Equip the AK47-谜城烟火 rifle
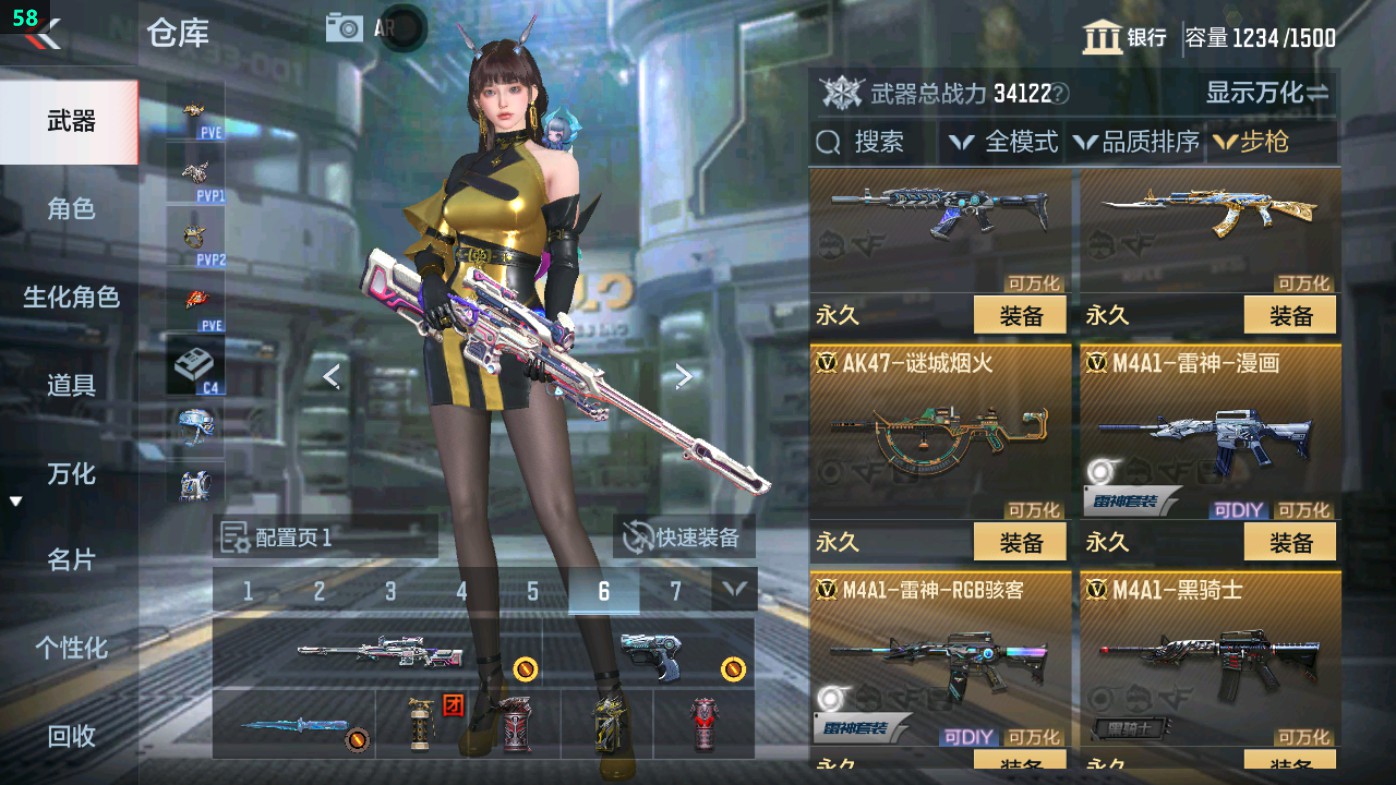 tap(1018, 543)
